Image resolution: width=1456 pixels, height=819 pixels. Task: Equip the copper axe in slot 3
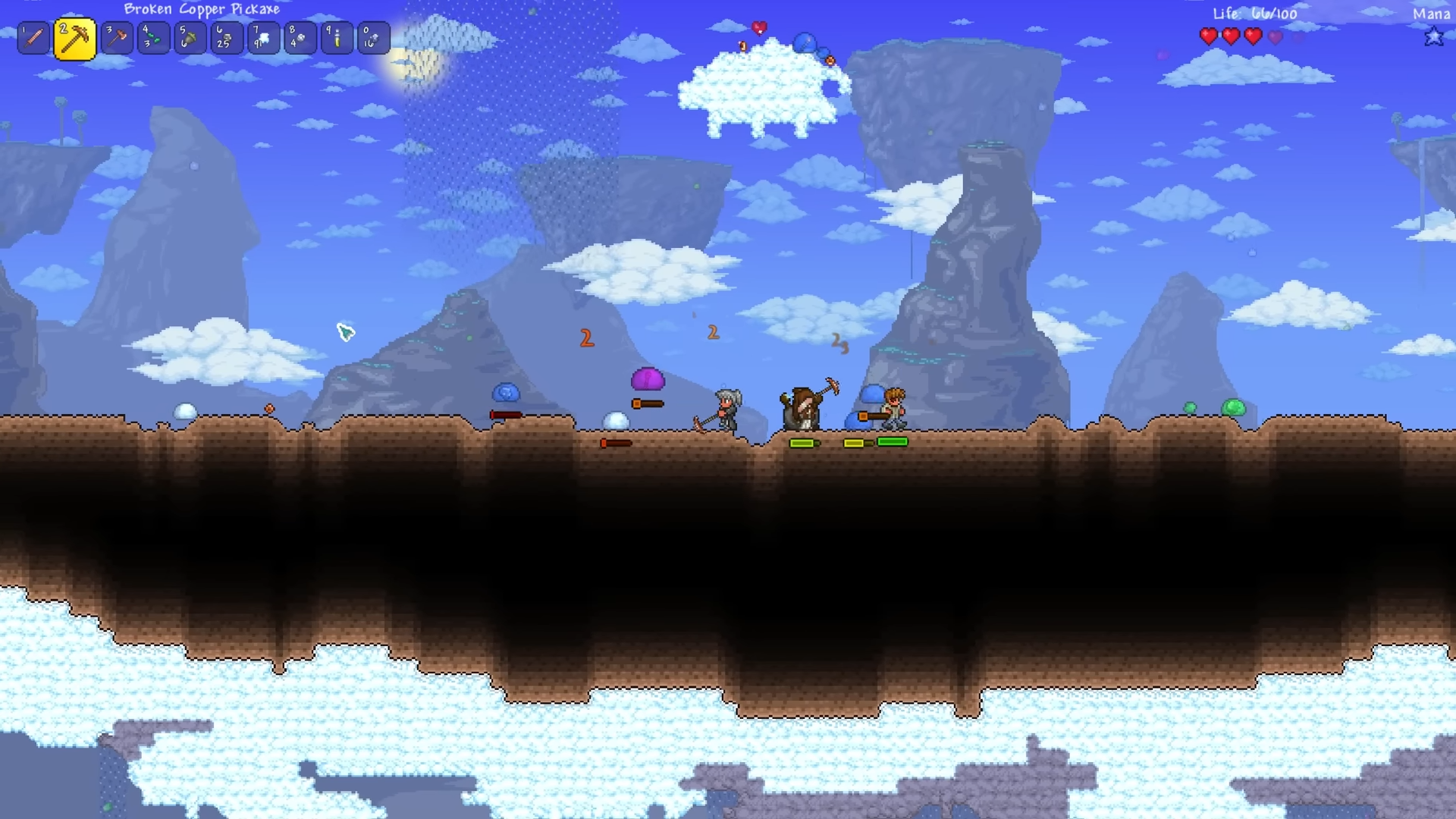117,38
